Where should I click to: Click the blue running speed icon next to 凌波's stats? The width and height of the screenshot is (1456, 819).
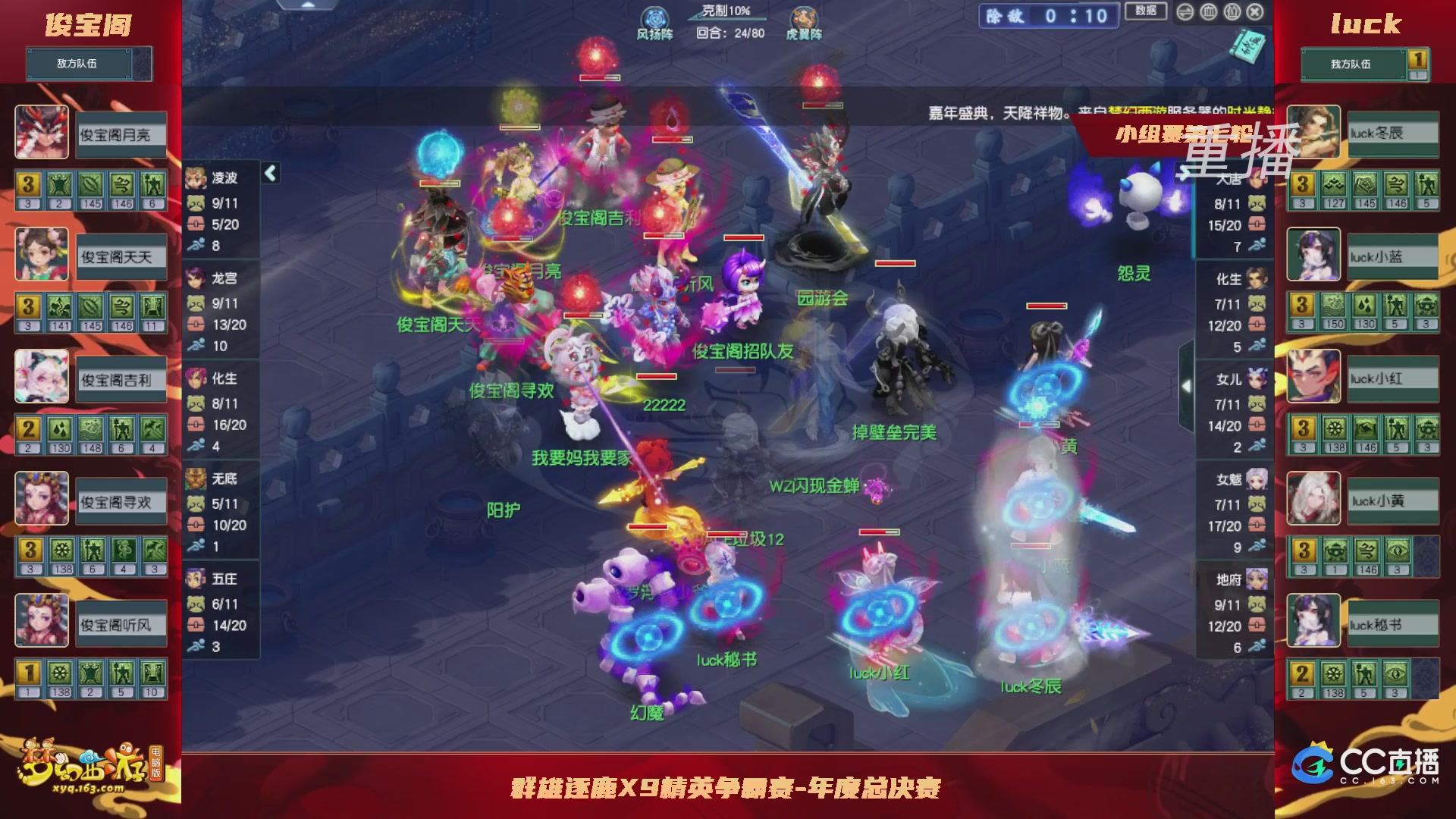[x=196, y=244]
